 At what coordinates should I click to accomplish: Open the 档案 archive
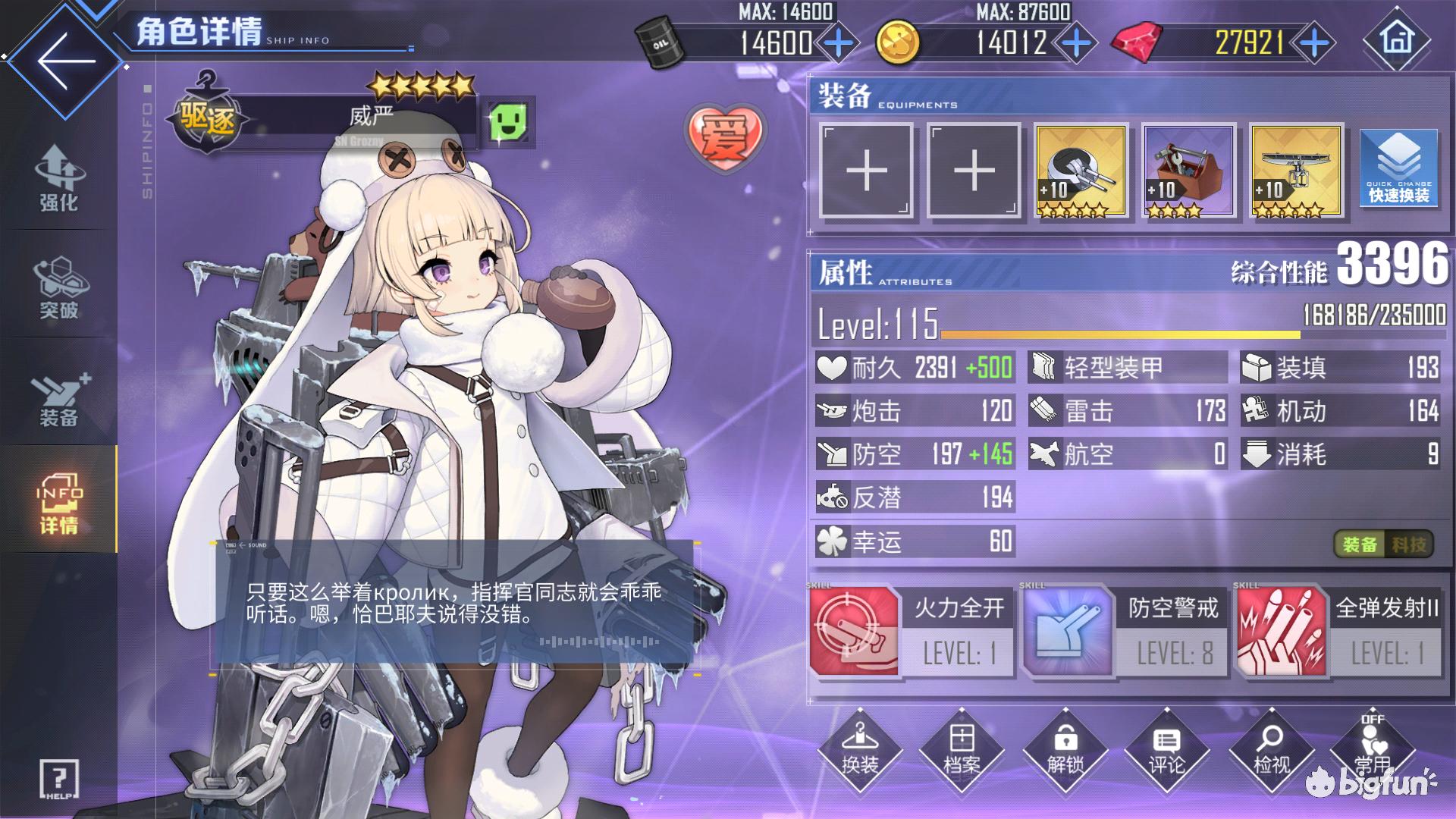962,748
